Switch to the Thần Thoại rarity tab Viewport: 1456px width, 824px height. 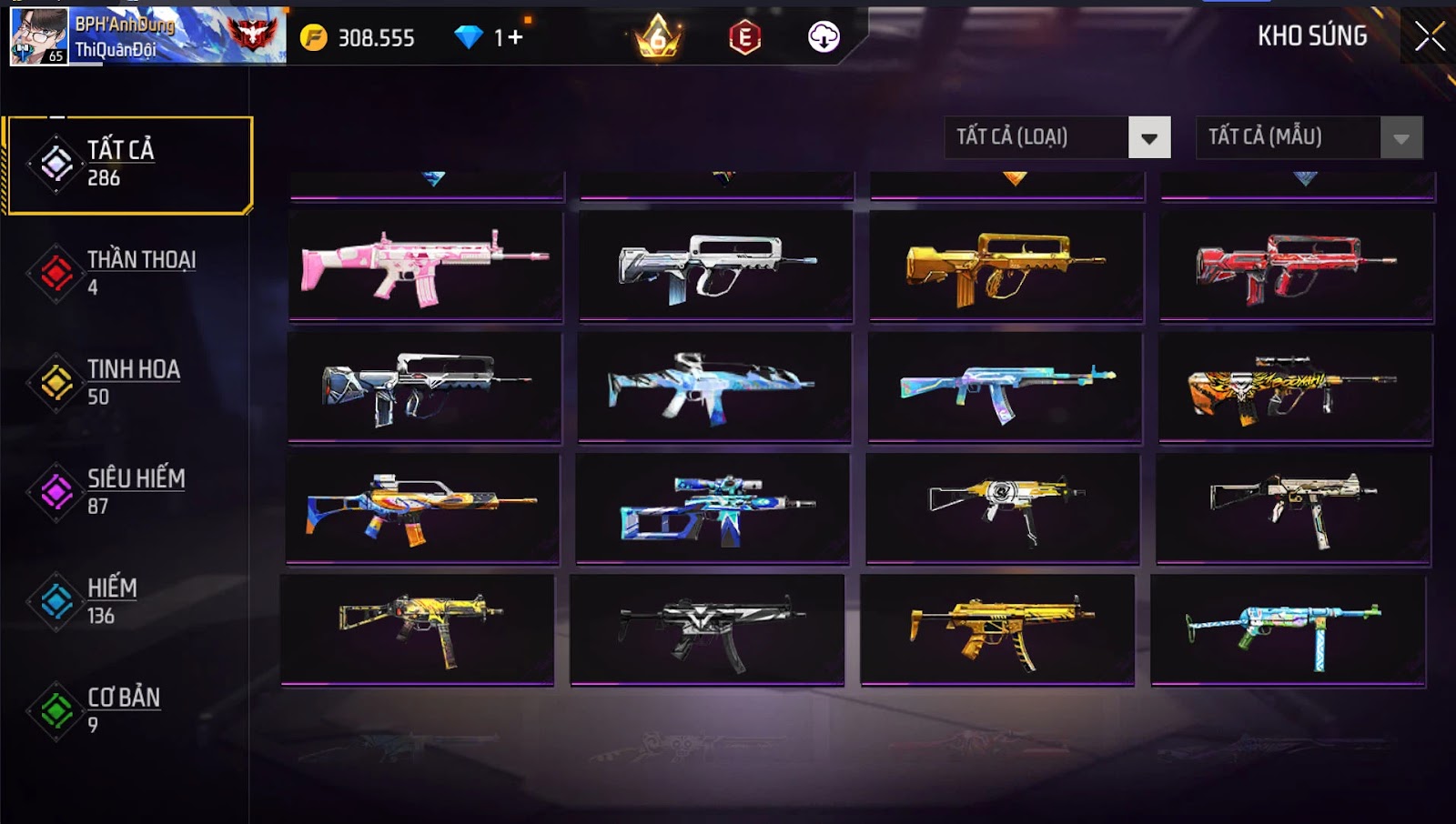(127, 273)
